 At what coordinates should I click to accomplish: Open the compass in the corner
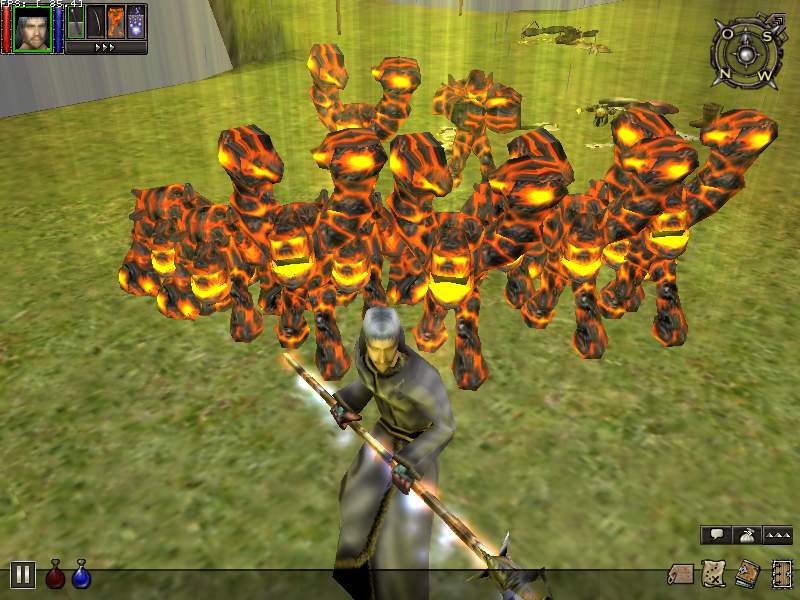(743, 51)
